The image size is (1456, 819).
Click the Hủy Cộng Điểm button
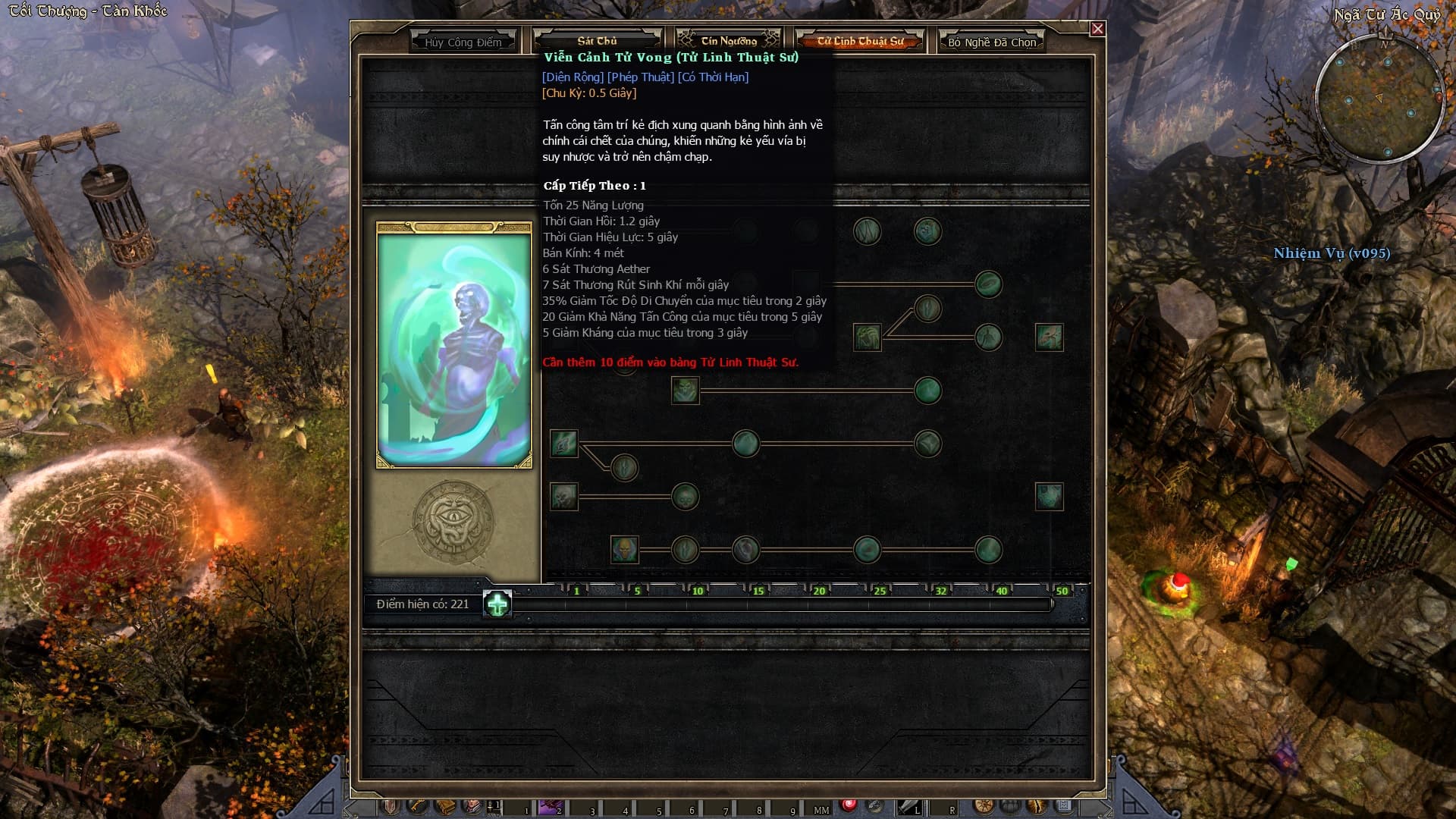[x=463, y=42]
